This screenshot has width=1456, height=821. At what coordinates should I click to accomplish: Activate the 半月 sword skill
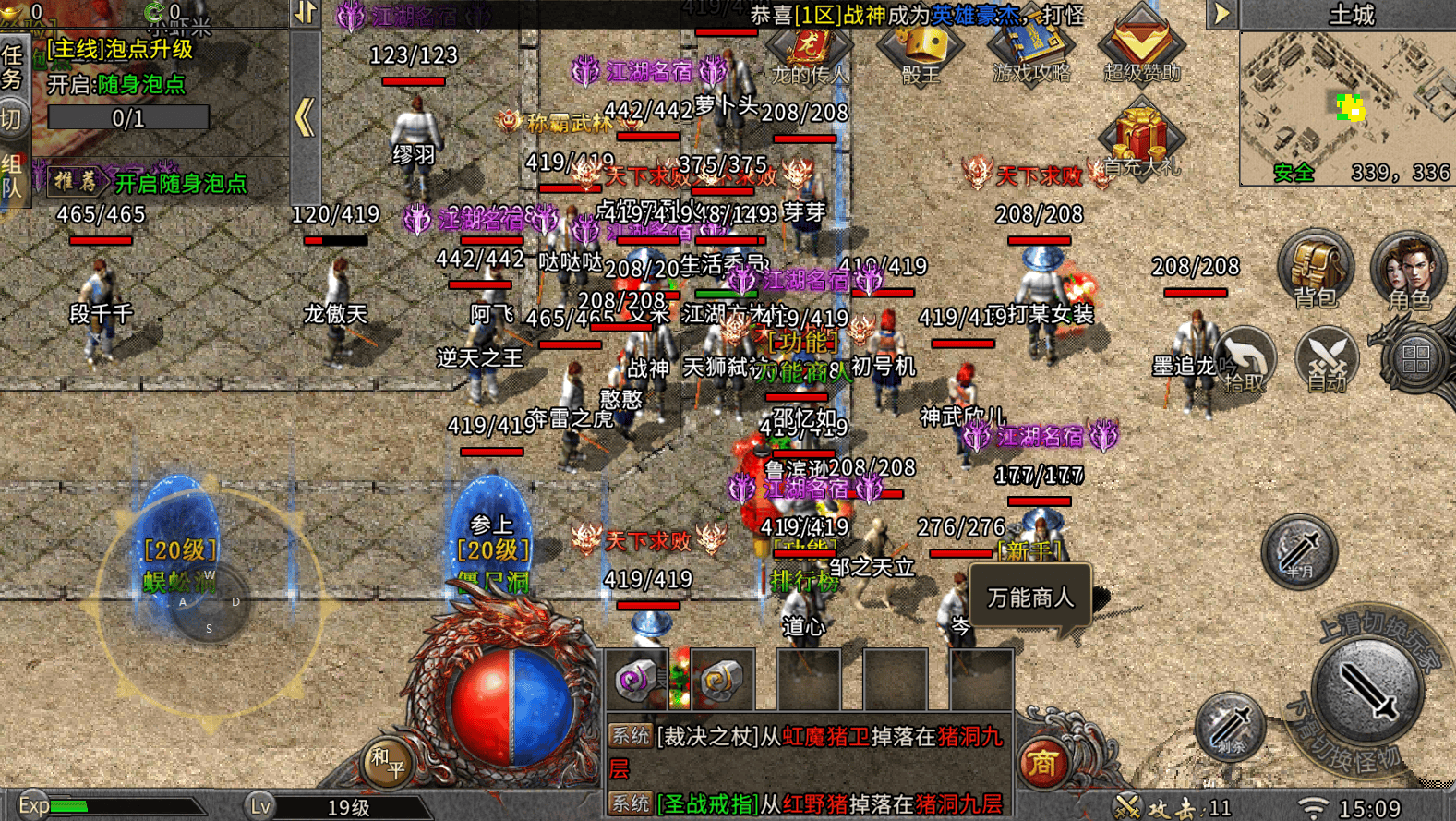click(1299, 552)
